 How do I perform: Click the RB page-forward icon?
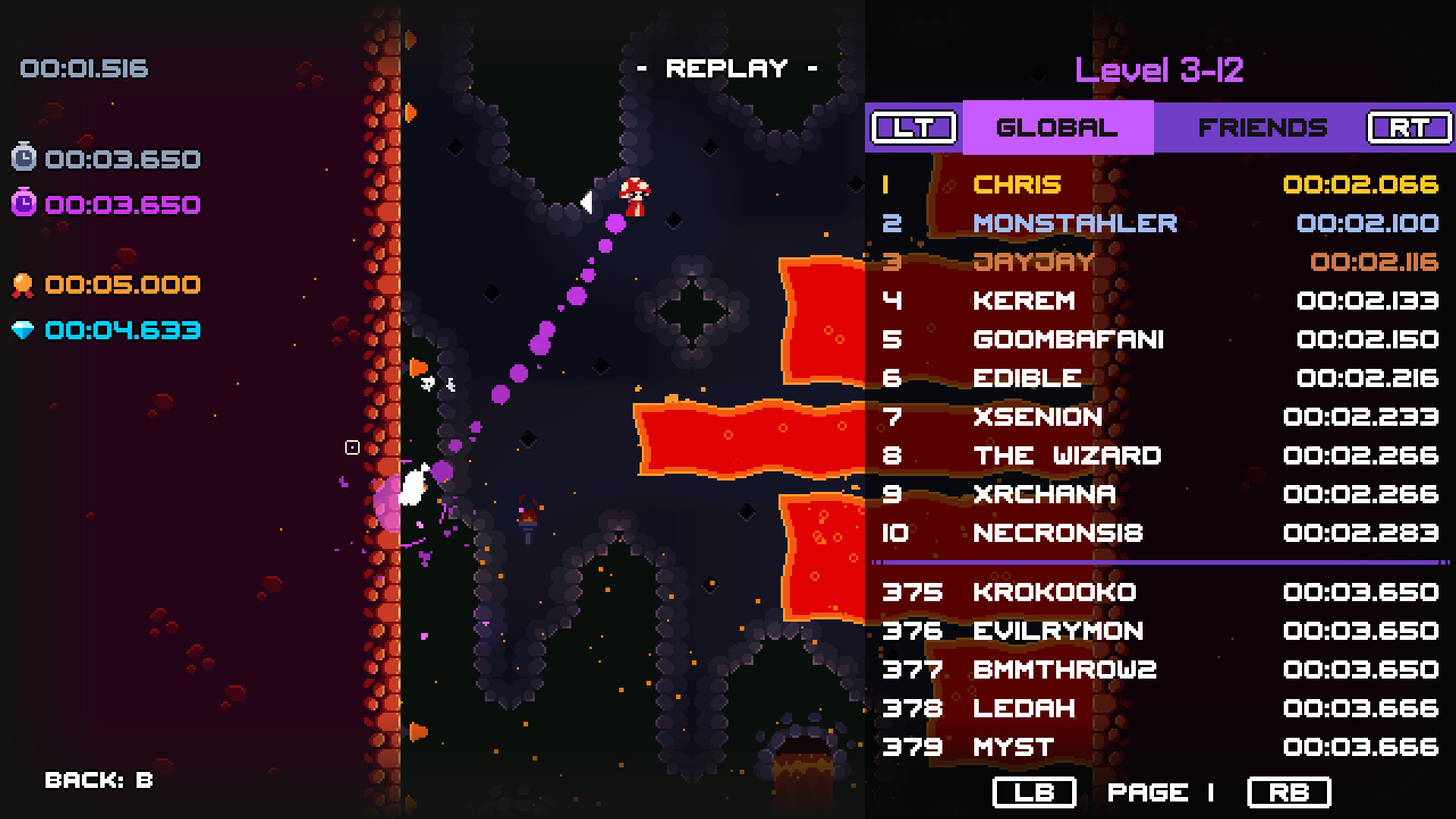coord(1288,792)
